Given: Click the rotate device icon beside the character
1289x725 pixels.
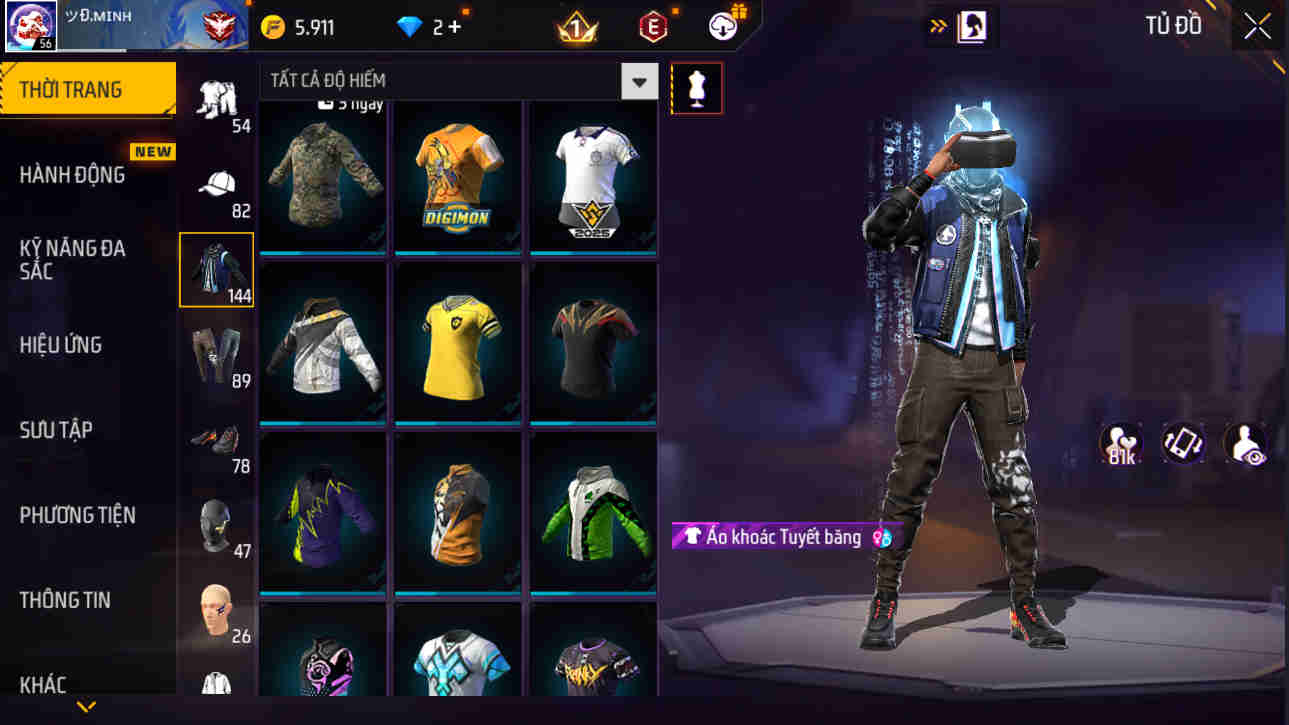Looking at the screenshot, I should pyautogui.click(x=1183, y=444).
